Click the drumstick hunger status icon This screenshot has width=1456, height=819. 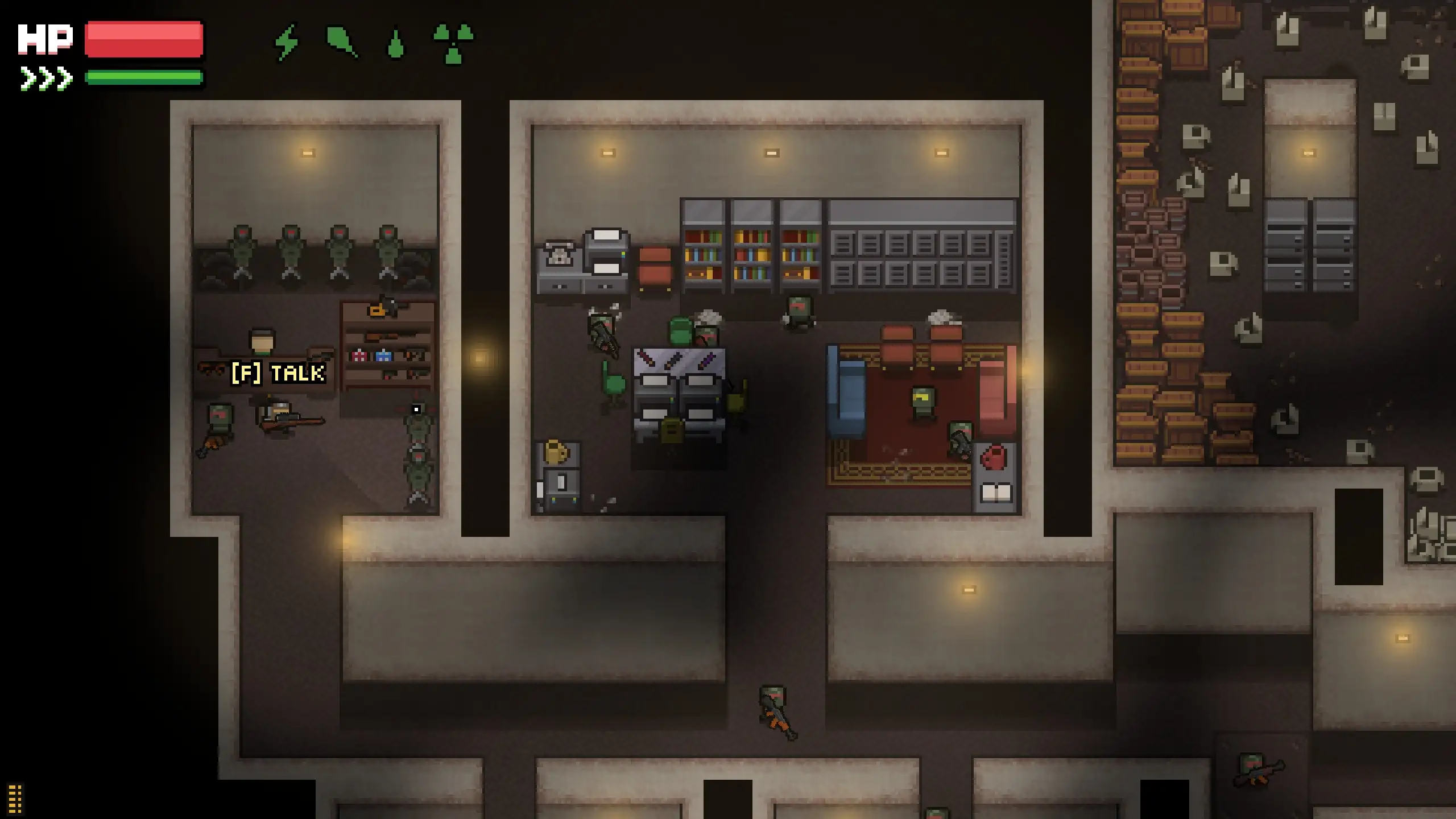341,42
